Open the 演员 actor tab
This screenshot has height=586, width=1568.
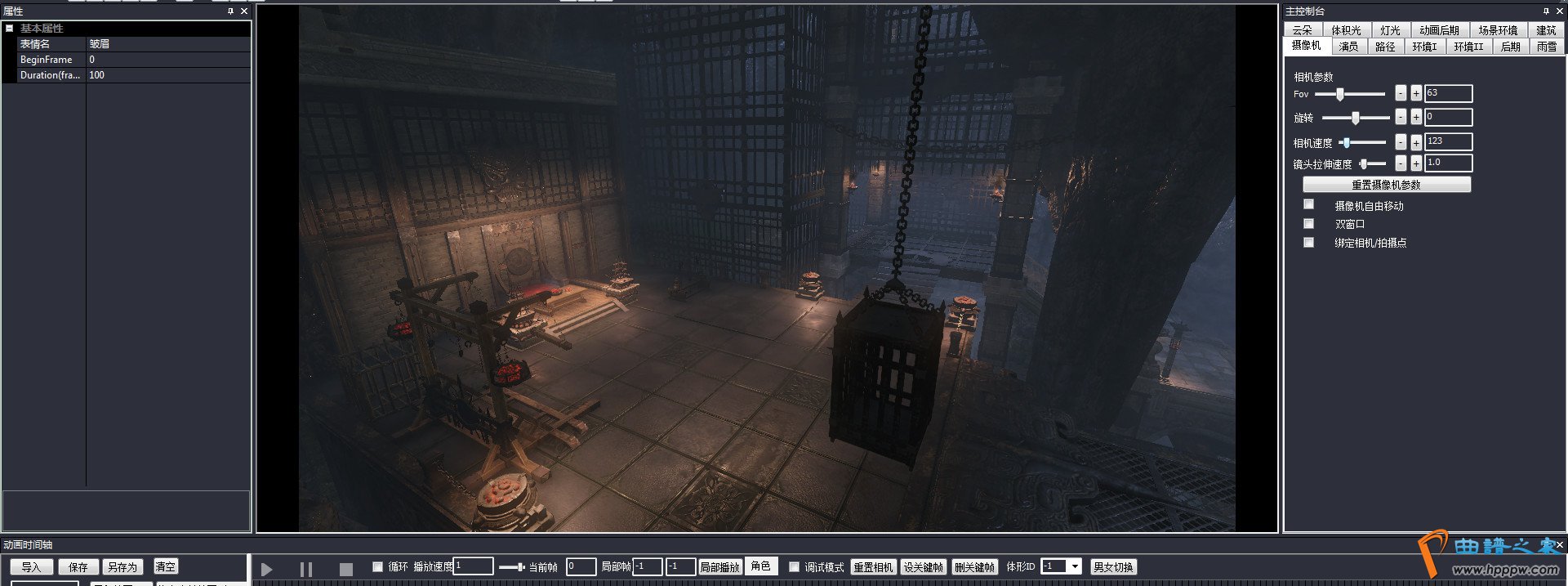1348,47
